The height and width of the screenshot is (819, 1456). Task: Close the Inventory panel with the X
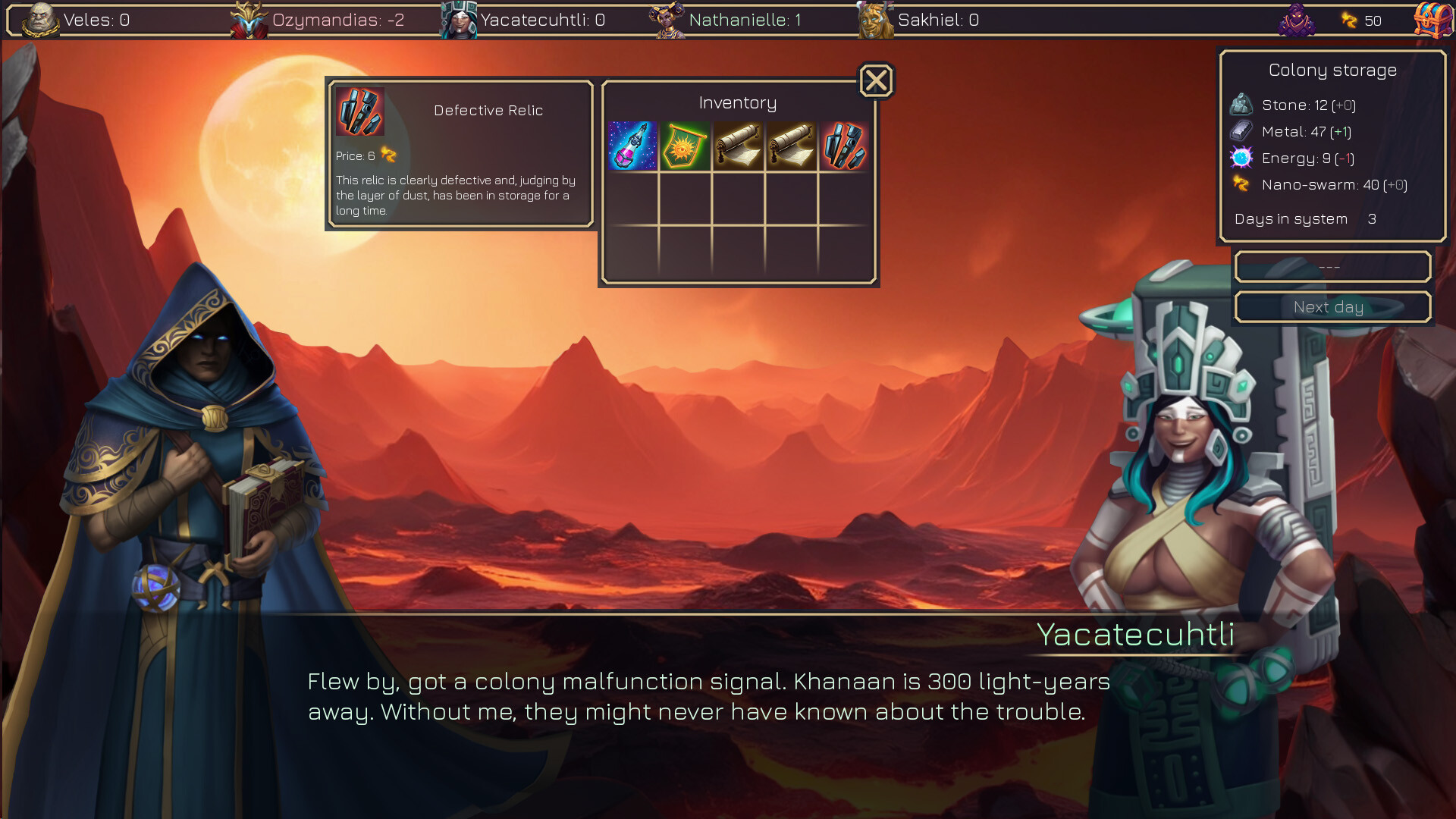[875, 80]
